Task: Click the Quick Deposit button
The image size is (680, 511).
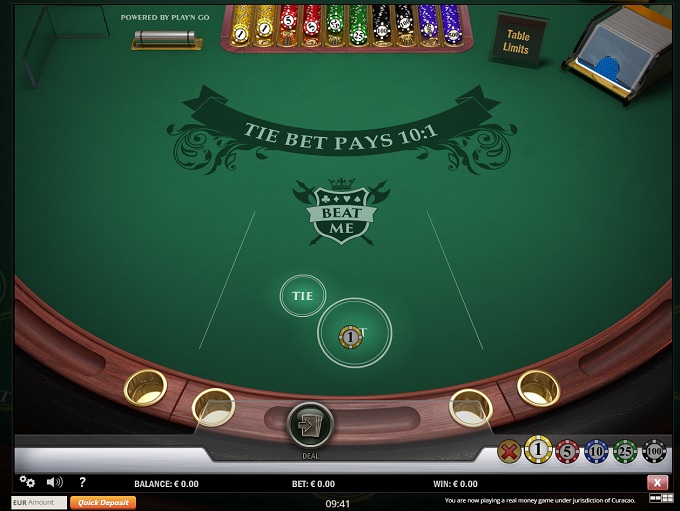Action: (x=102, y=503)
